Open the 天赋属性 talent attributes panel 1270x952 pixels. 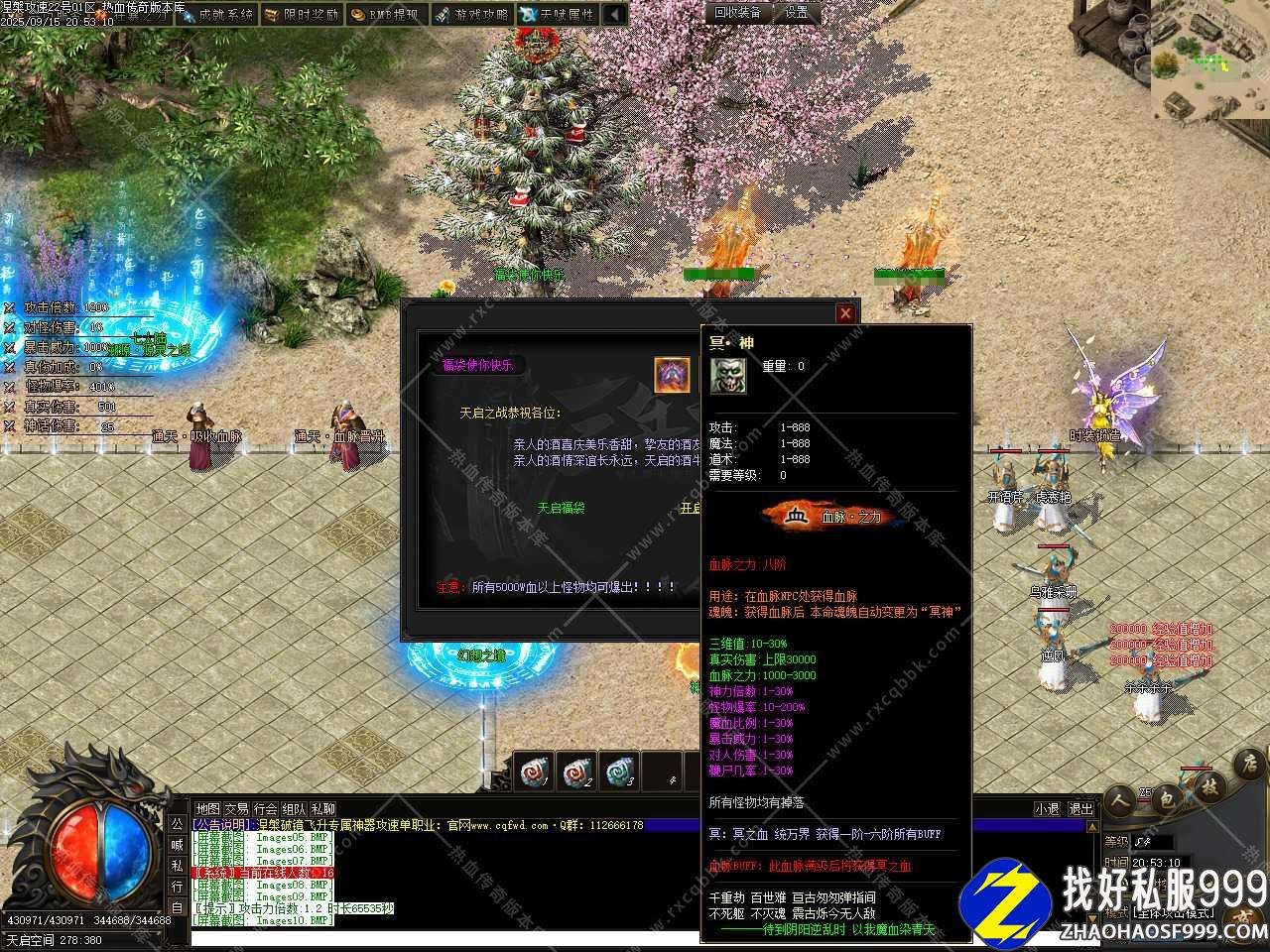click(x=558, y=14)
